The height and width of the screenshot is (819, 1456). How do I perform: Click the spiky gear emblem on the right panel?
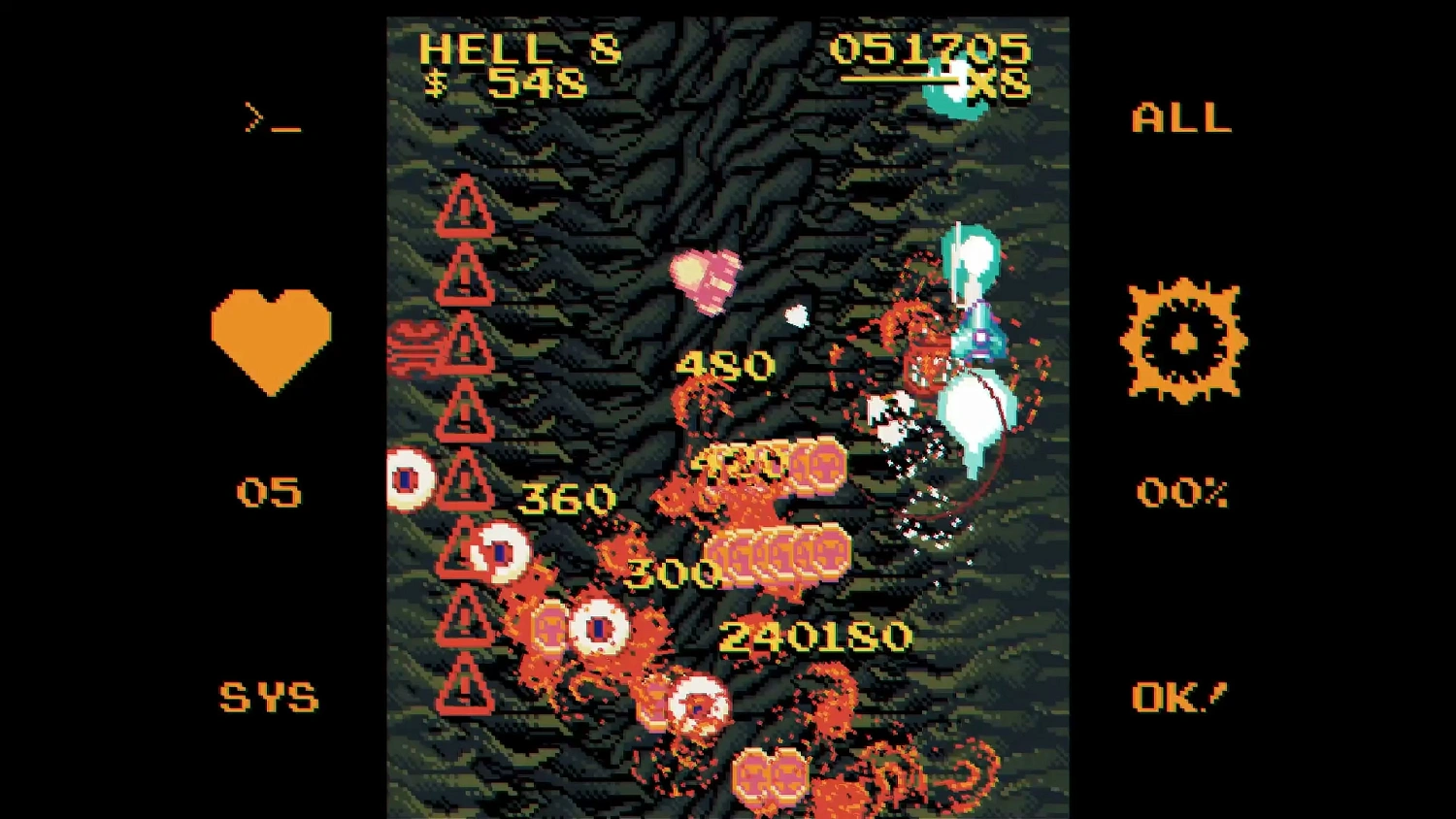click(1182, 343)
